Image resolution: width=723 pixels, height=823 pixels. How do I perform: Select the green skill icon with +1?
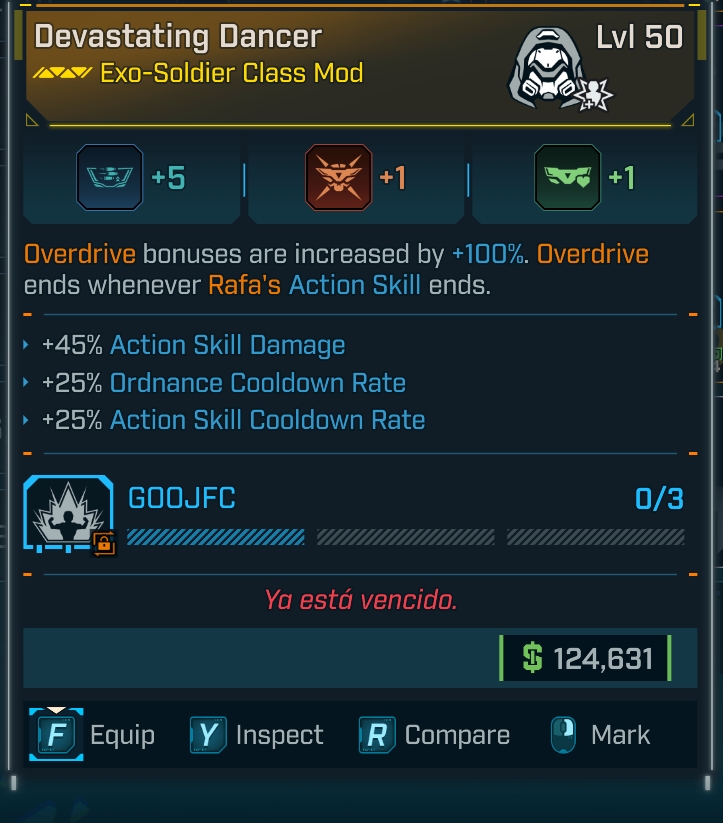(x=567, y=178)
